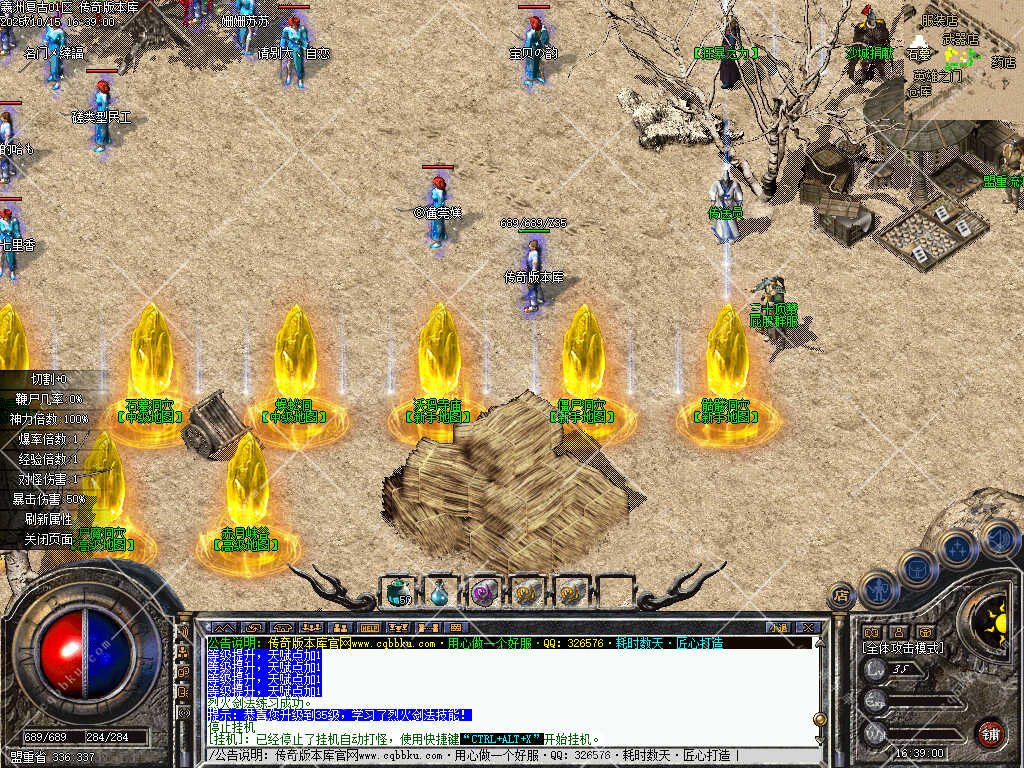Close the game with chat bar X
This screenshot has height=768, width=1024.
coord(807,627)
